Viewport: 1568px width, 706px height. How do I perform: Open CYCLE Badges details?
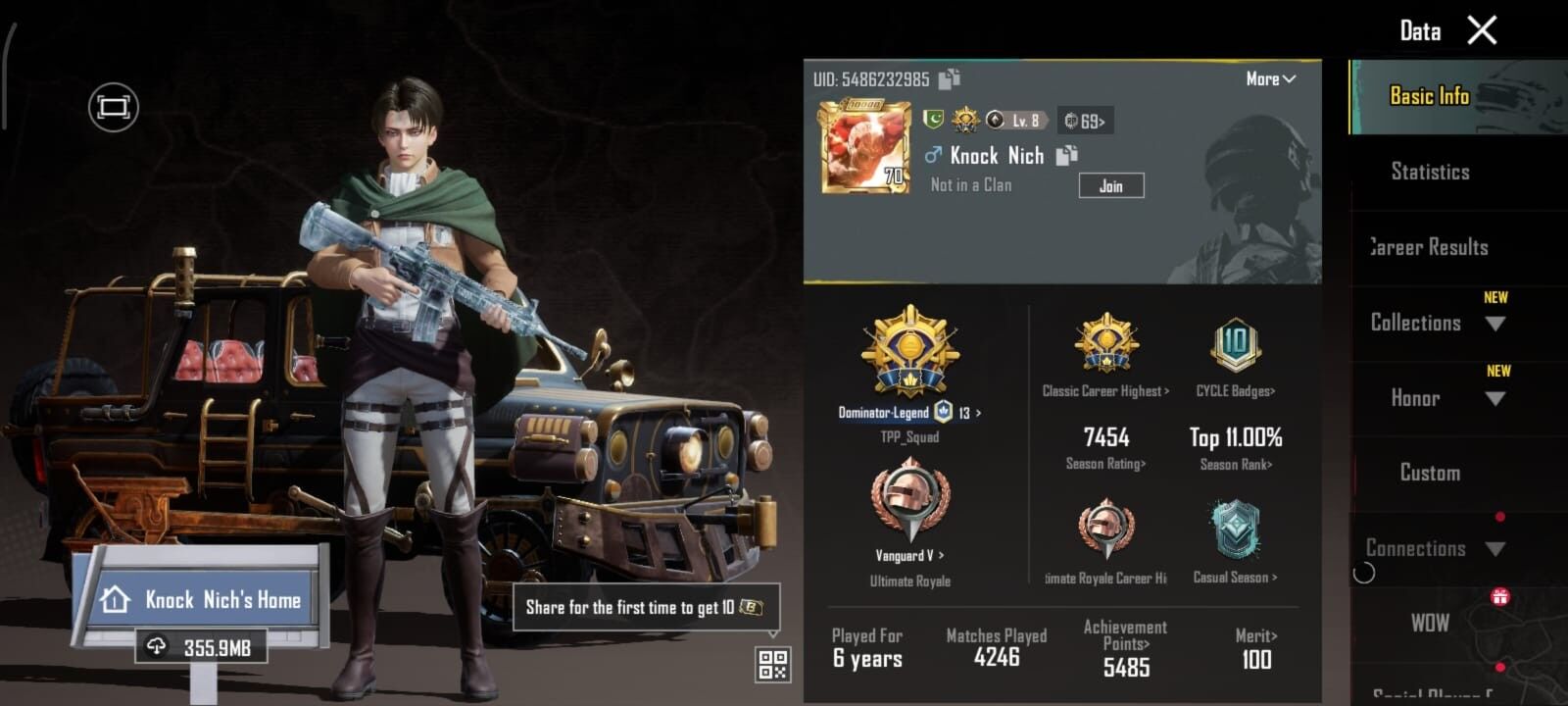tap(1235, 391)
